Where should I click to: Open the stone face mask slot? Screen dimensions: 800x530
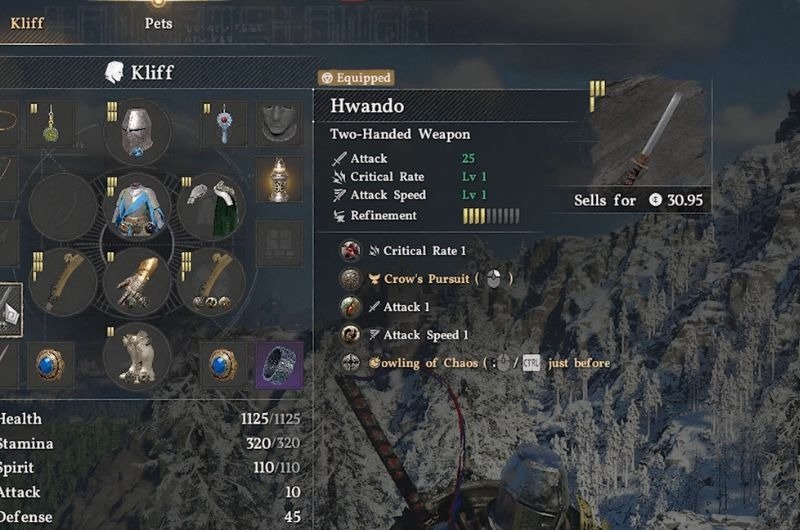[x=279, y=125]
